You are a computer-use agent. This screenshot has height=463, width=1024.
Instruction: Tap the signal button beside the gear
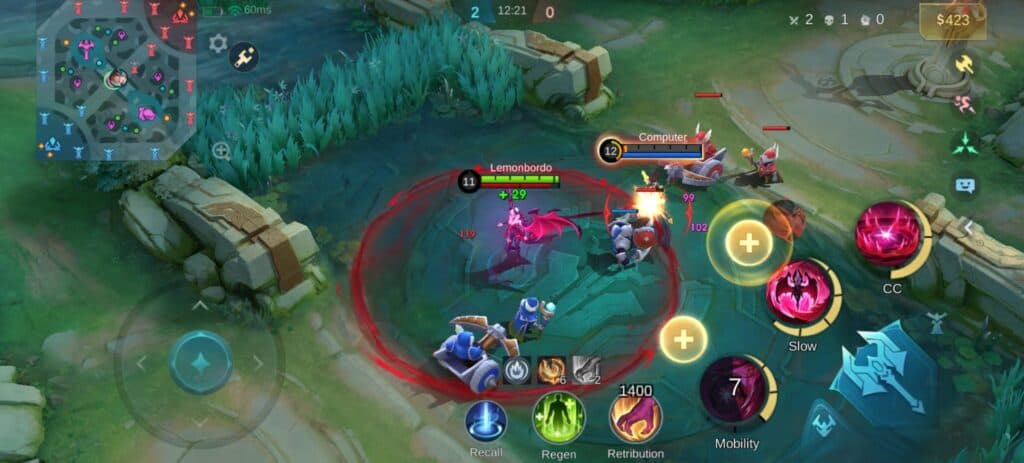pyautogui.click(x=244, y=56)
